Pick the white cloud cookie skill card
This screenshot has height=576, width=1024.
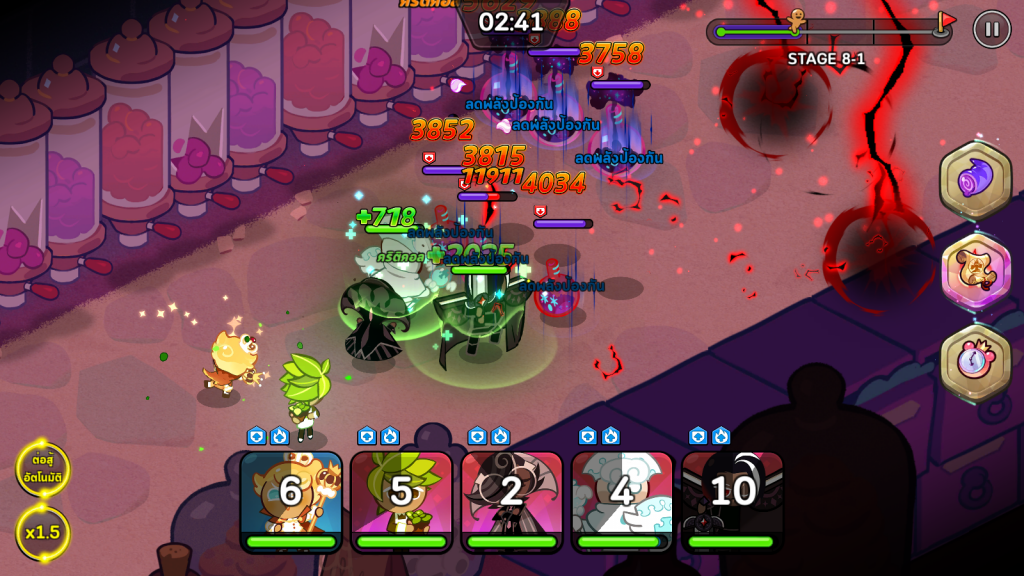coord(621,497)
